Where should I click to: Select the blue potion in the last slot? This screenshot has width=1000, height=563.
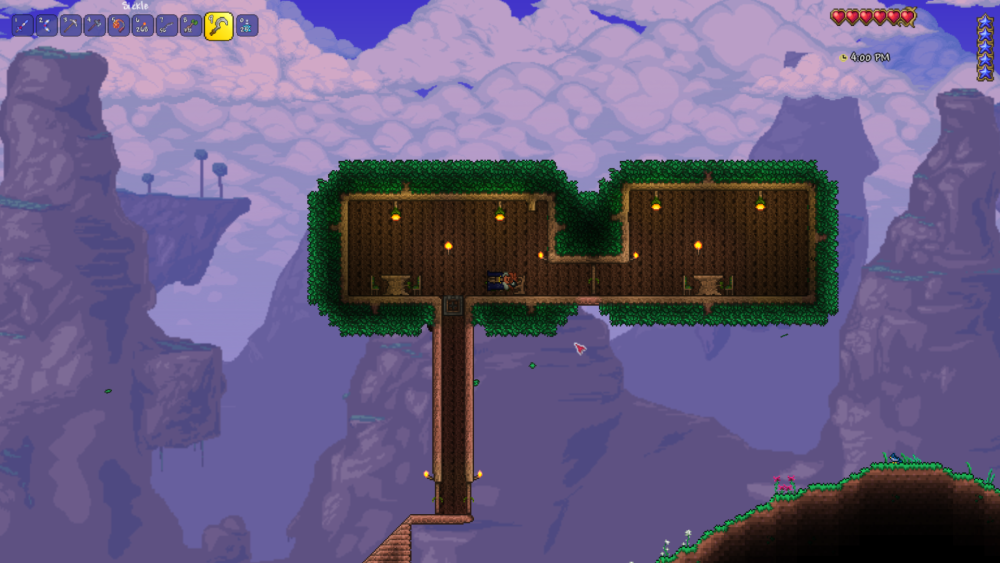(246, 25)
